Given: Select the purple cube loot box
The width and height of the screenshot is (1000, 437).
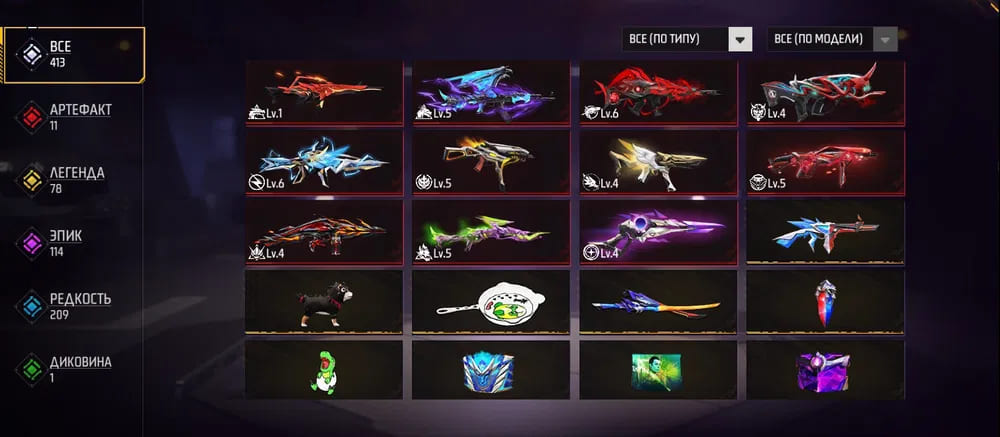Looking at the screenshot, I should [x=825, y=369].
